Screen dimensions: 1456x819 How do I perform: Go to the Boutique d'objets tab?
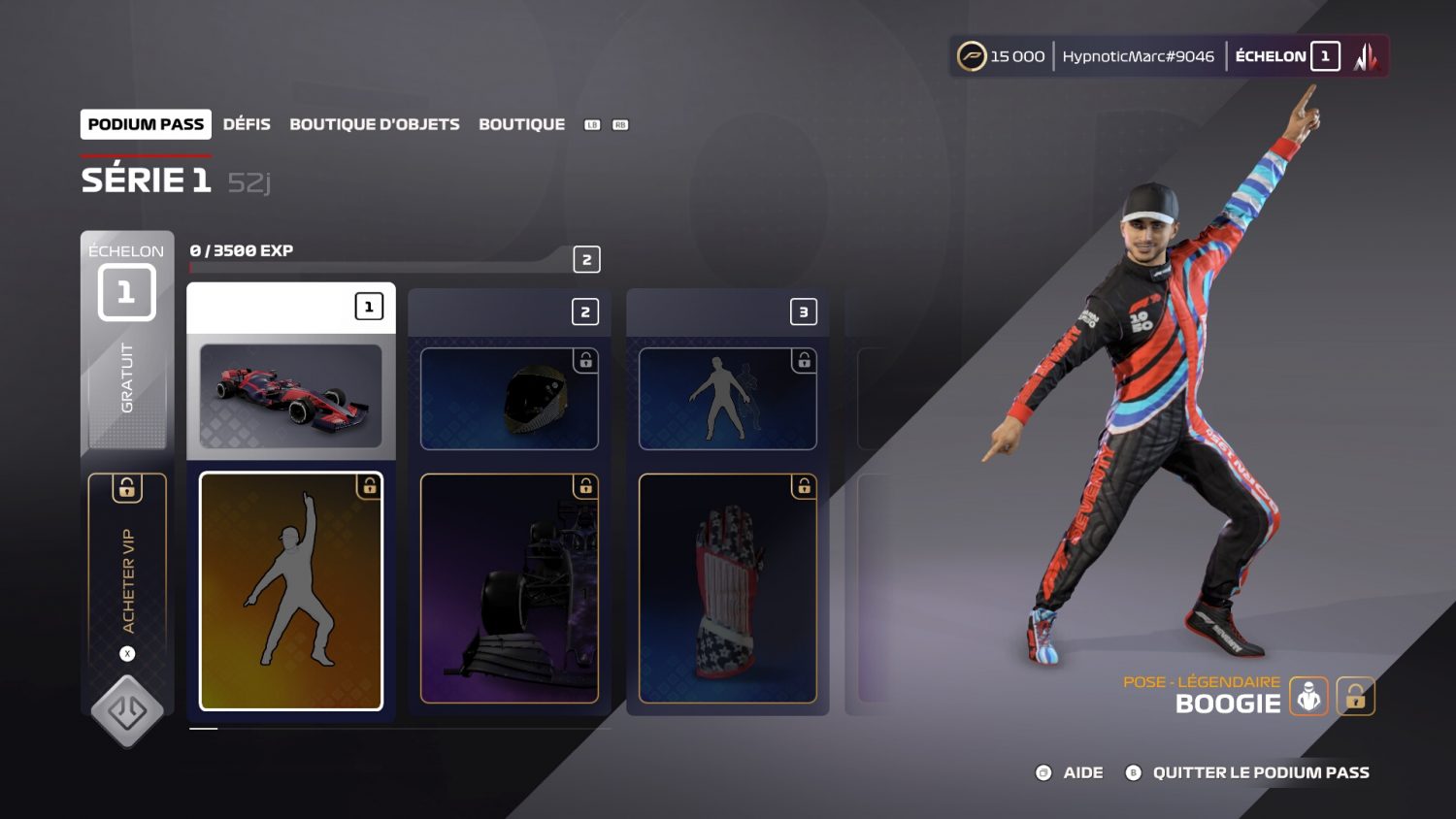tap(375, 124)
